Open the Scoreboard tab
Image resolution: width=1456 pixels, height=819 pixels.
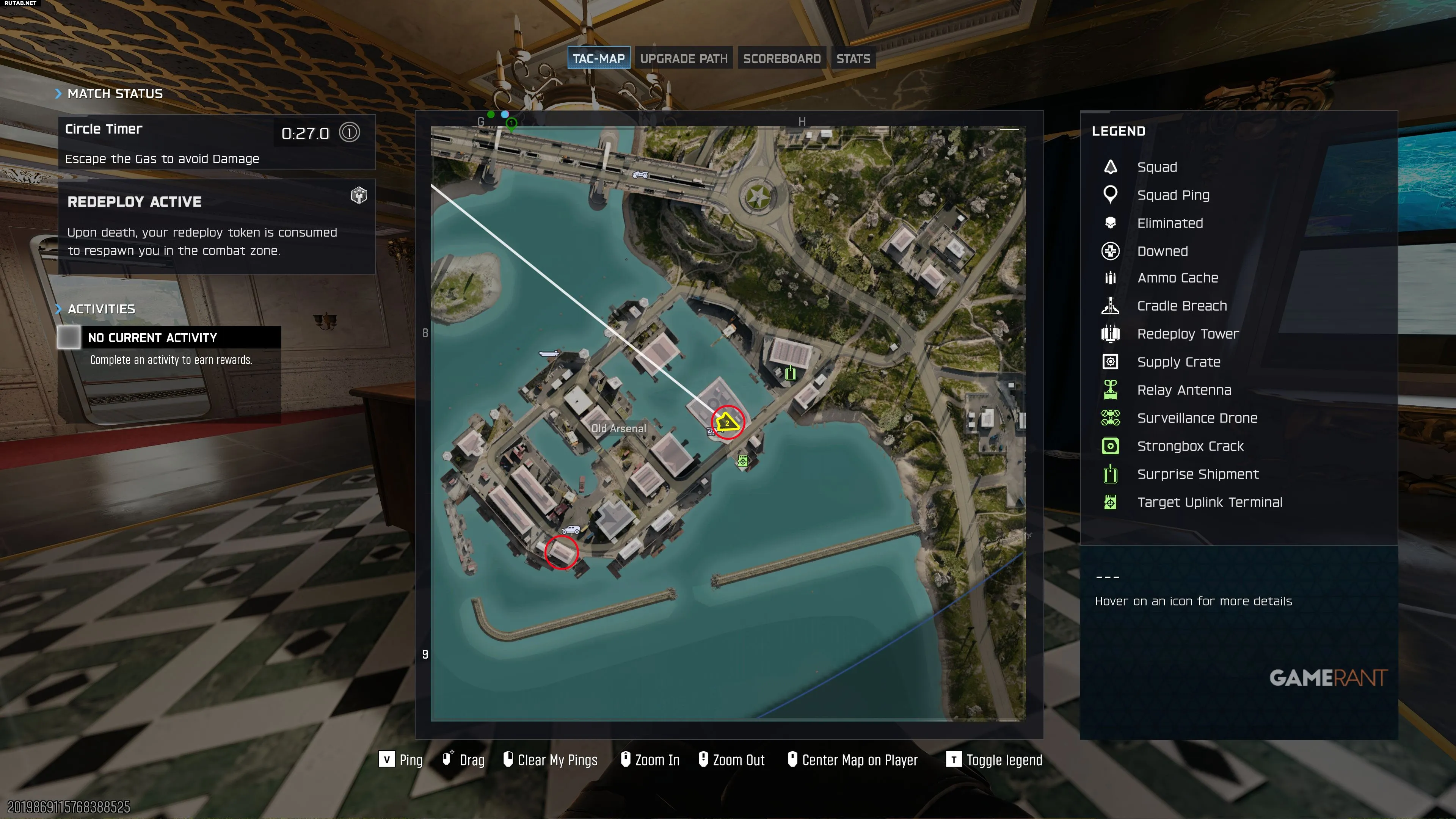click(x=782, y=58)
